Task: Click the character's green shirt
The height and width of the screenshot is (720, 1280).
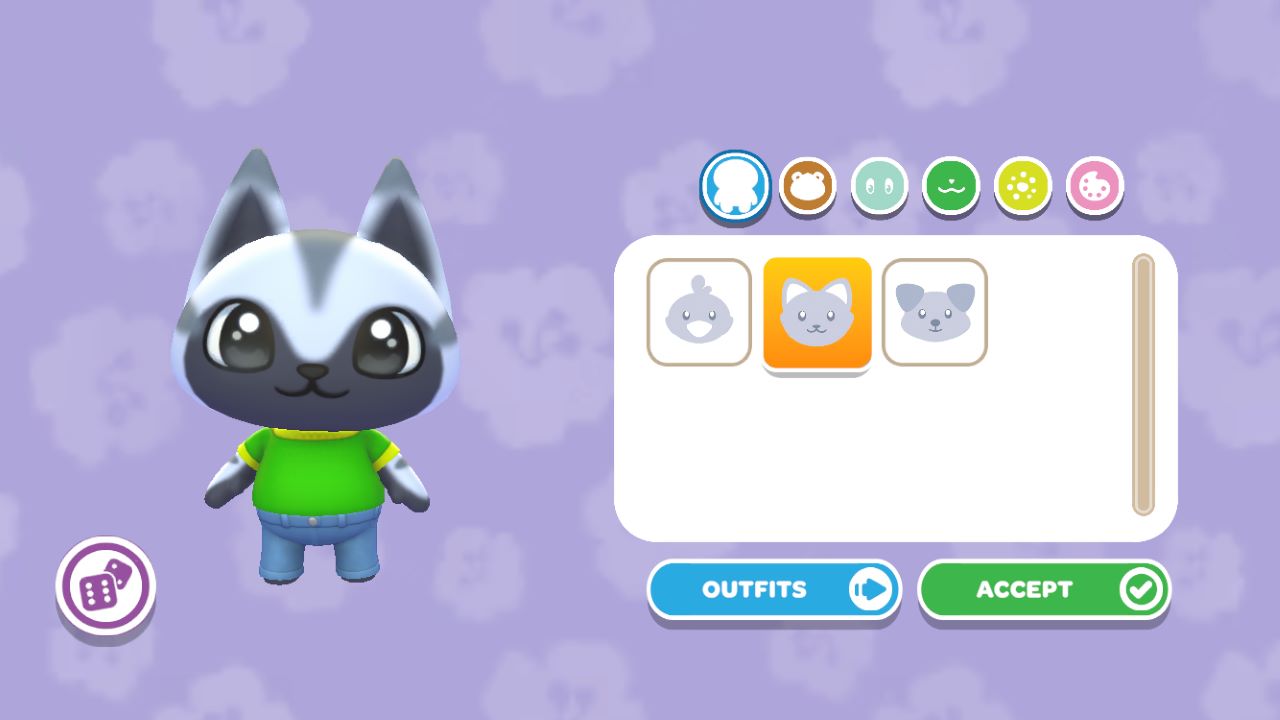Action: tap(320, 470)
